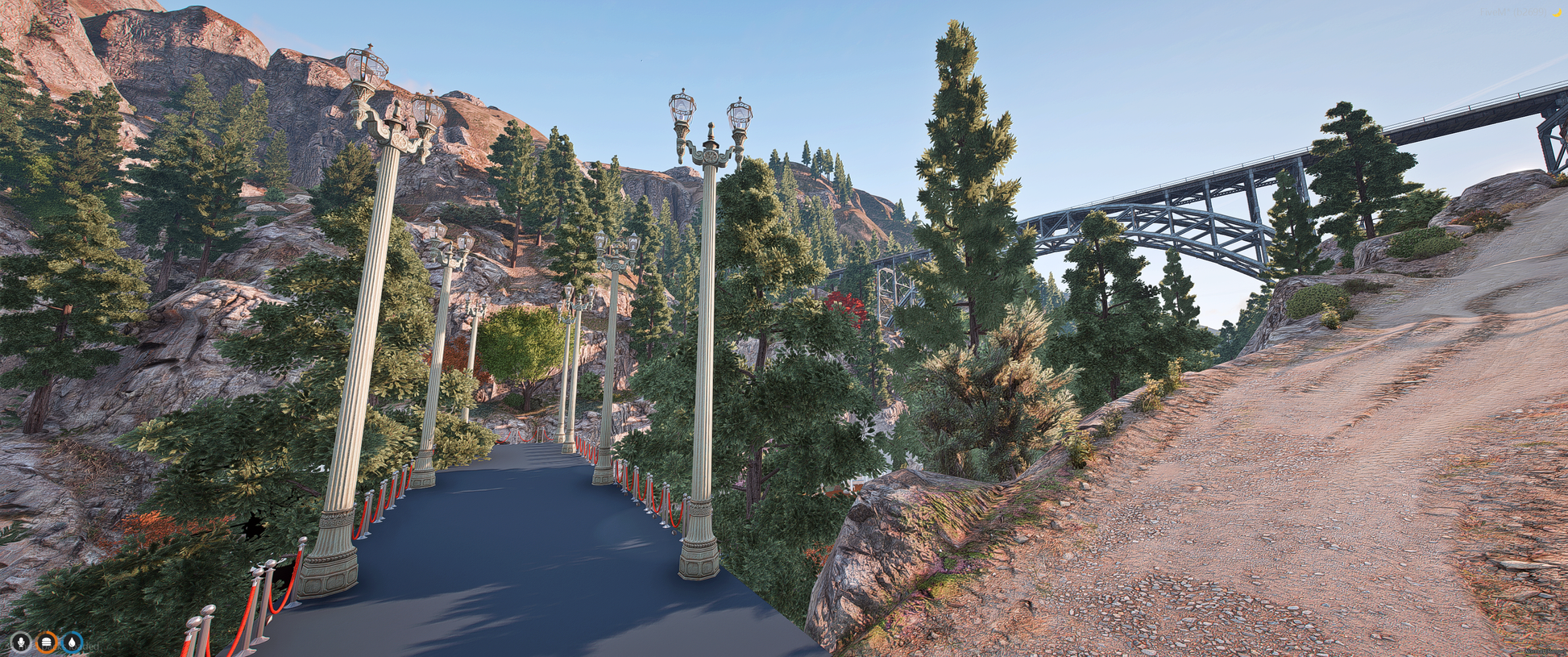Select the burger hunger status icon
The image size is (1568, 657).
point(47,642)
